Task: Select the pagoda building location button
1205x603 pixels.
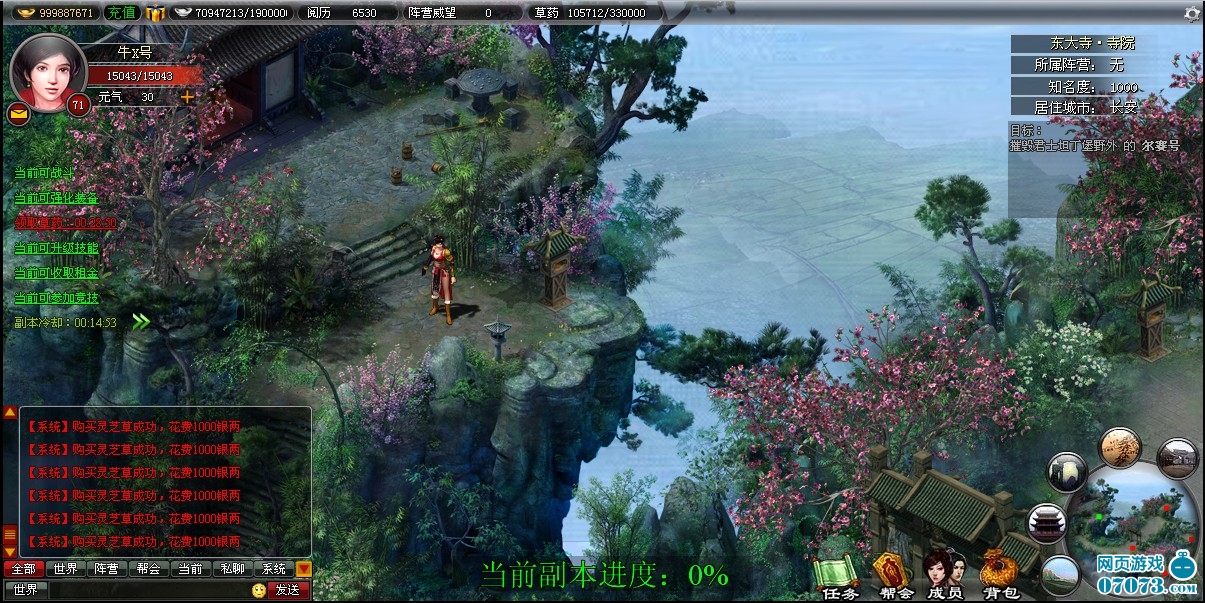Action: click(1047, 523)
